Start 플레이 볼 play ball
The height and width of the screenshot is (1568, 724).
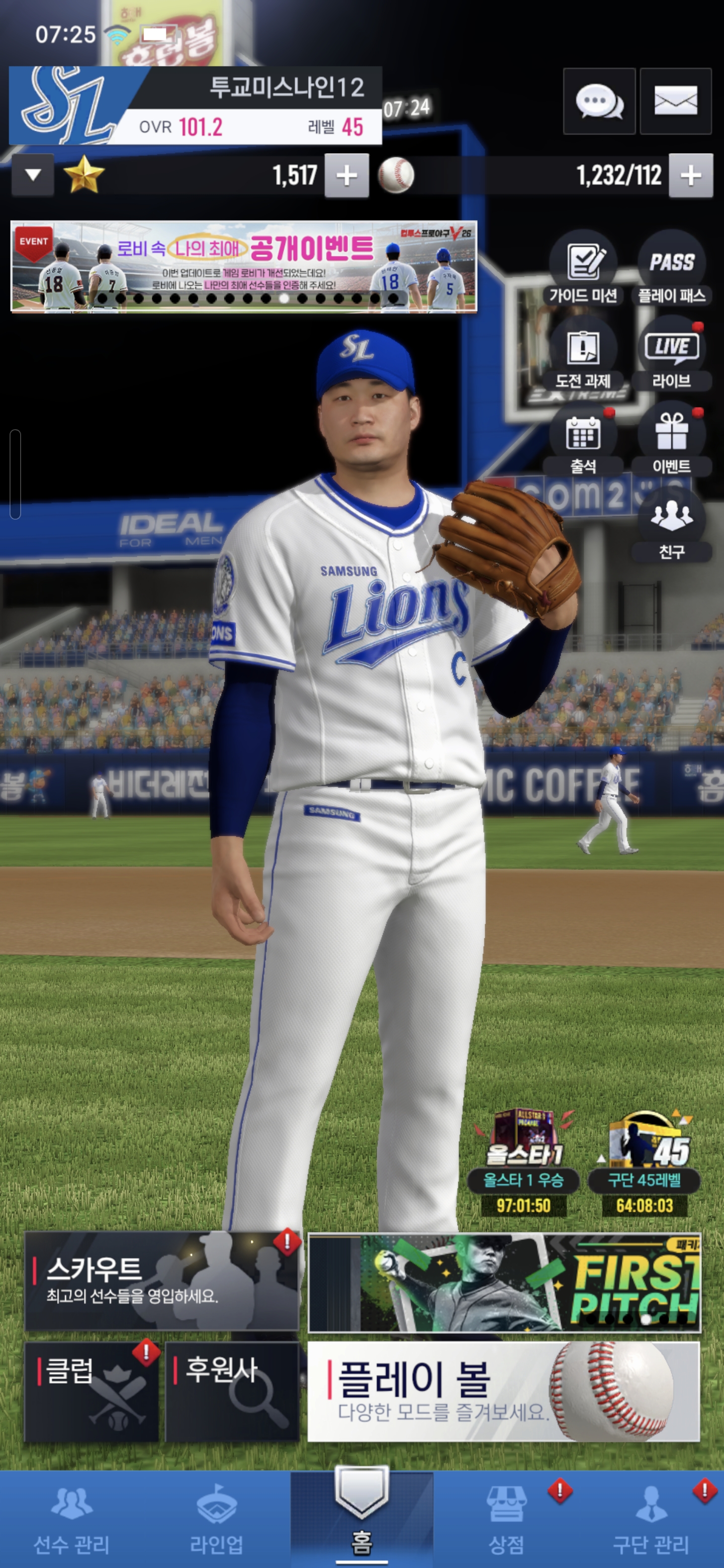tap(503, 1392)
